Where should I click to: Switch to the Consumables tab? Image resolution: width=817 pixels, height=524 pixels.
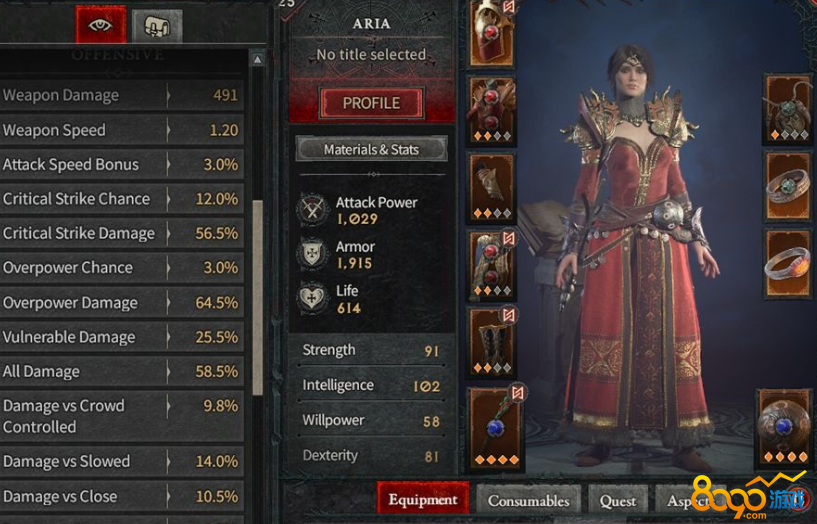click(528, 500)
